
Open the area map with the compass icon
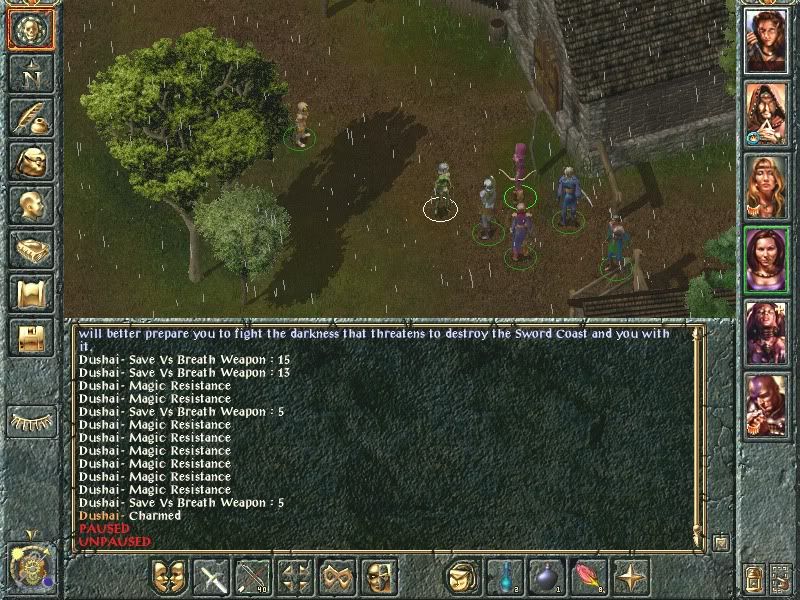tap(31, 73)
